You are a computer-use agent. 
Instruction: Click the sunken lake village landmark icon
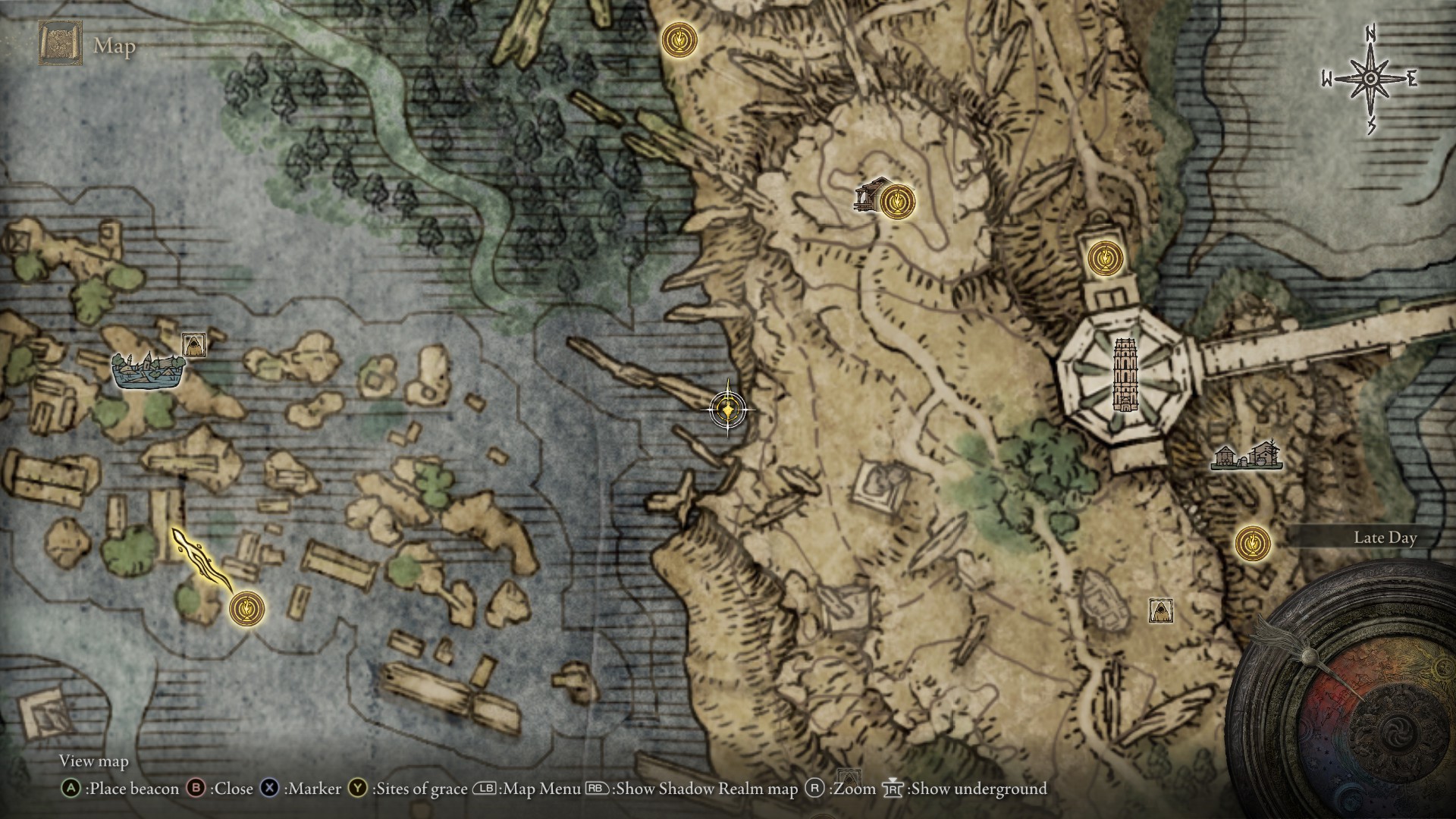pyautogui.click(x=148, y=370)
